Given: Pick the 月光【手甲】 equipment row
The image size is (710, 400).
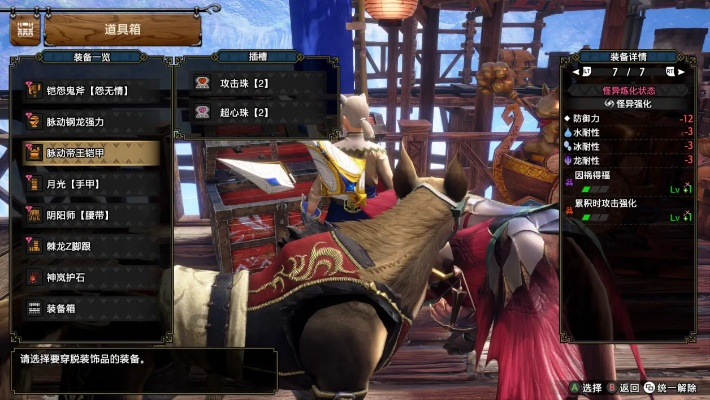Looking at the screenshot, I should click(88, 184).
